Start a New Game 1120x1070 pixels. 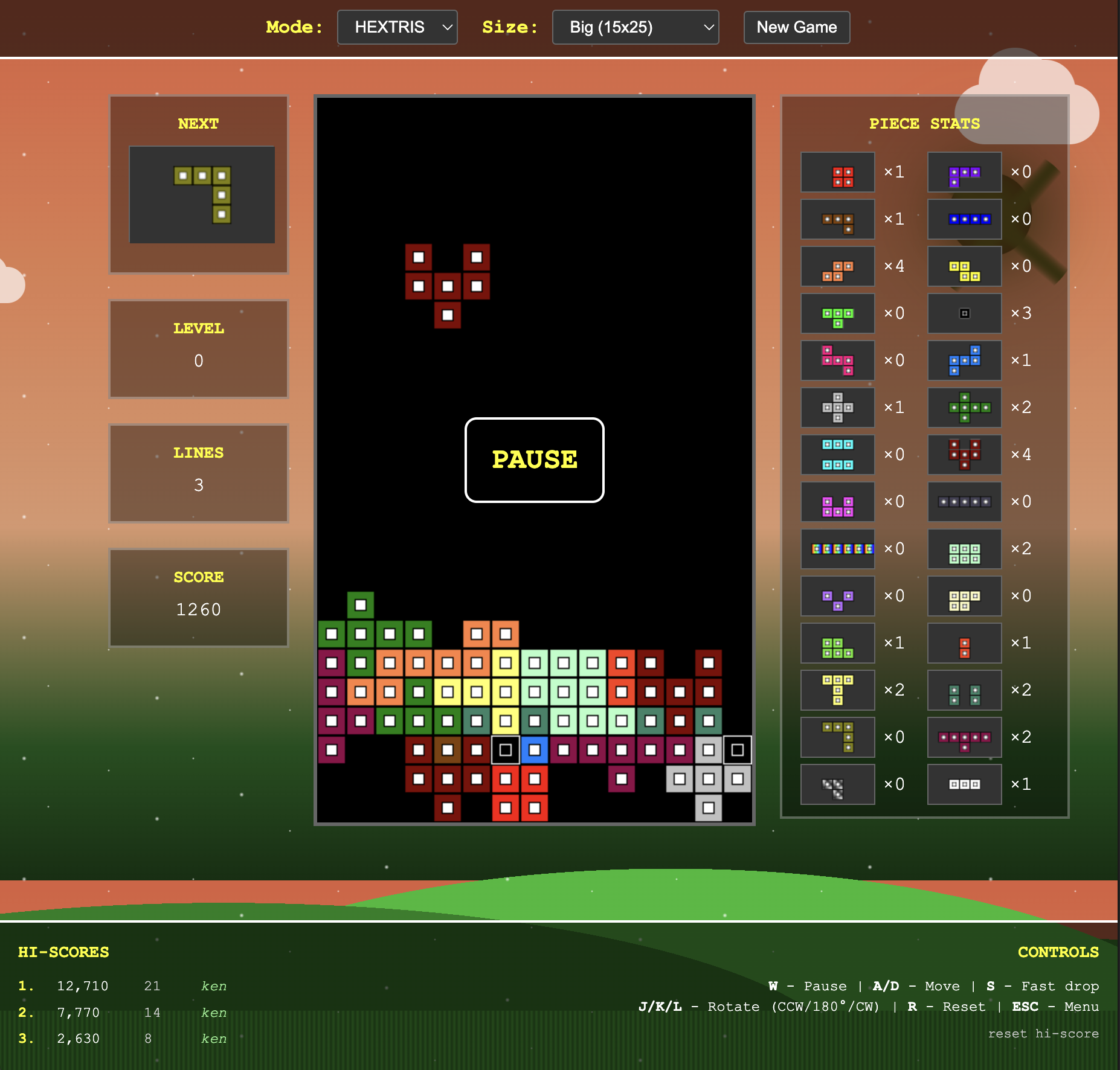click(796, 27)
